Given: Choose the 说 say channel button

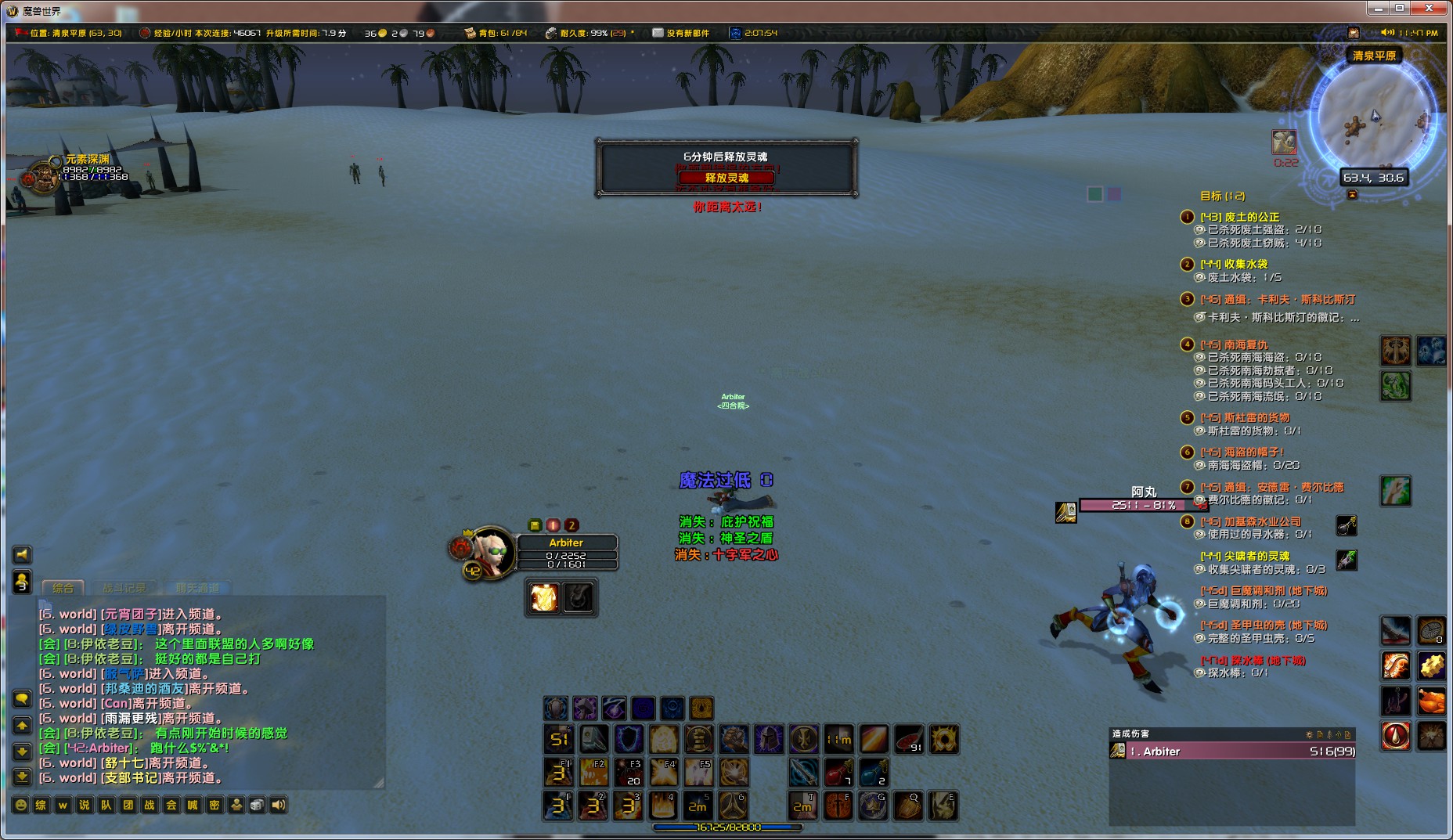Looking at the screenshot, I should (x=85, y=805).
